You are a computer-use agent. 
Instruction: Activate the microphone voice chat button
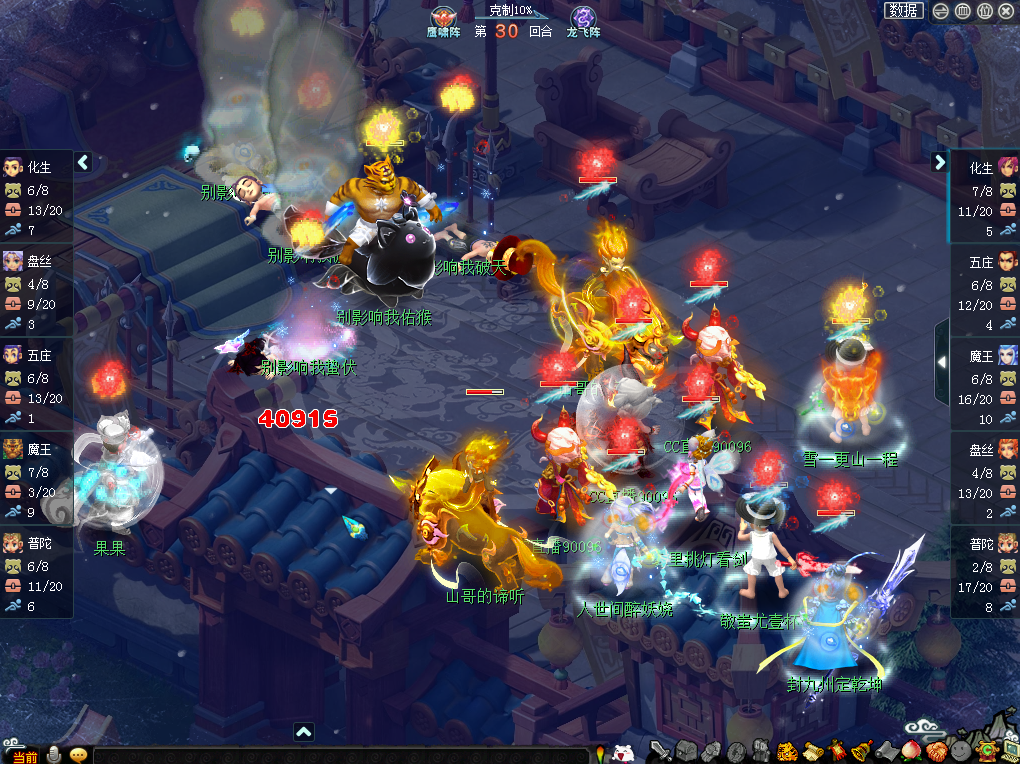(54, 755)
